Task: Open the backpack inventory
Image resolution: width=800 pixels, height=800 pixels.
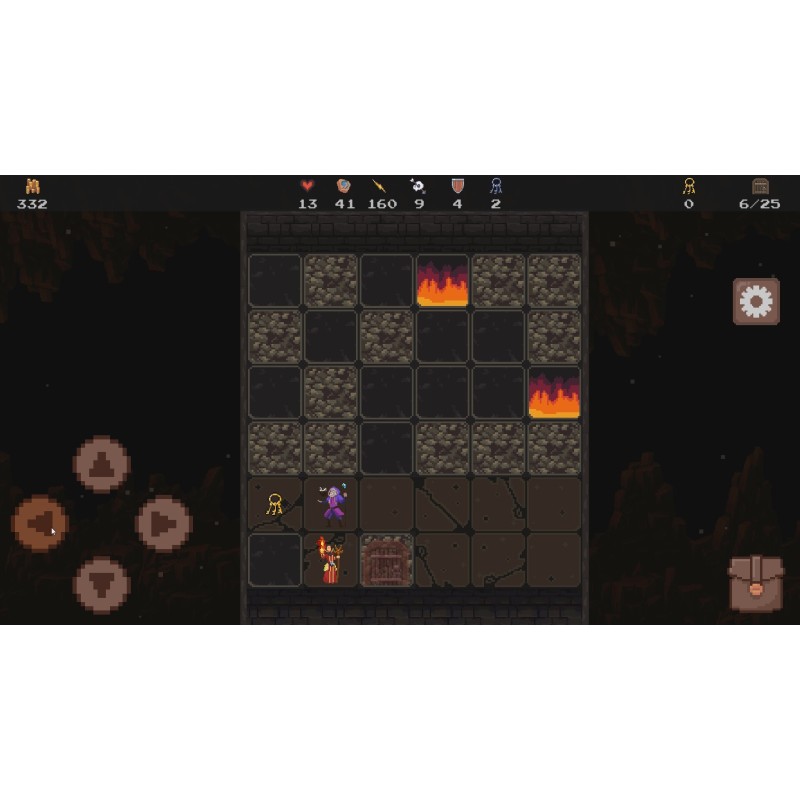Action: pyautogui.click(x=756, y=583)
